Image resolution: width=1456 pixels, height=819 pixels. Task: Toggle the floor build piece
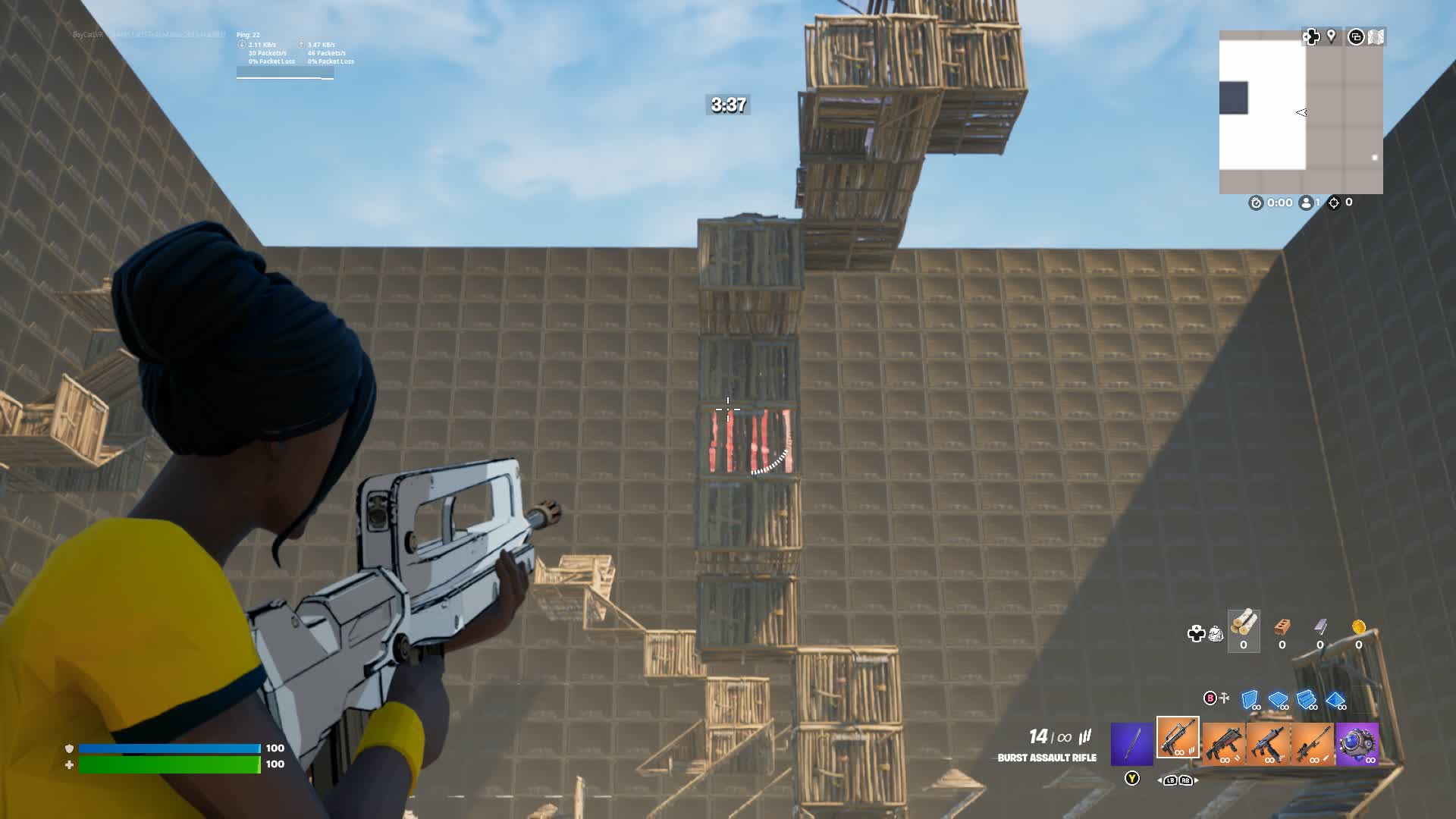1279,699
